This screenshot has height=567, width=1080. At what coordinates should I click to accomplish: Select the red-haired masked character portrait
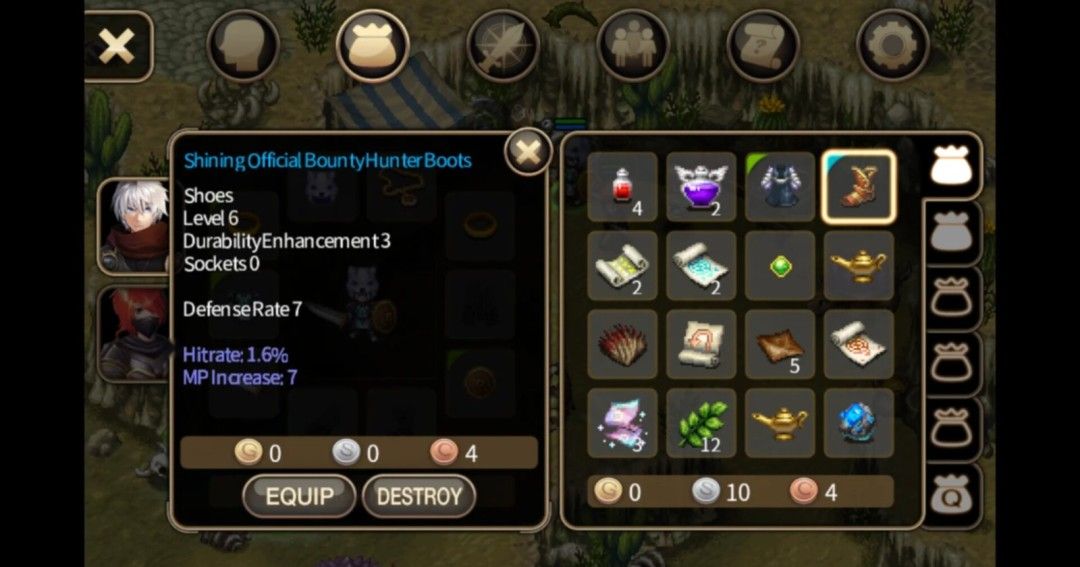tap(133, 335)
